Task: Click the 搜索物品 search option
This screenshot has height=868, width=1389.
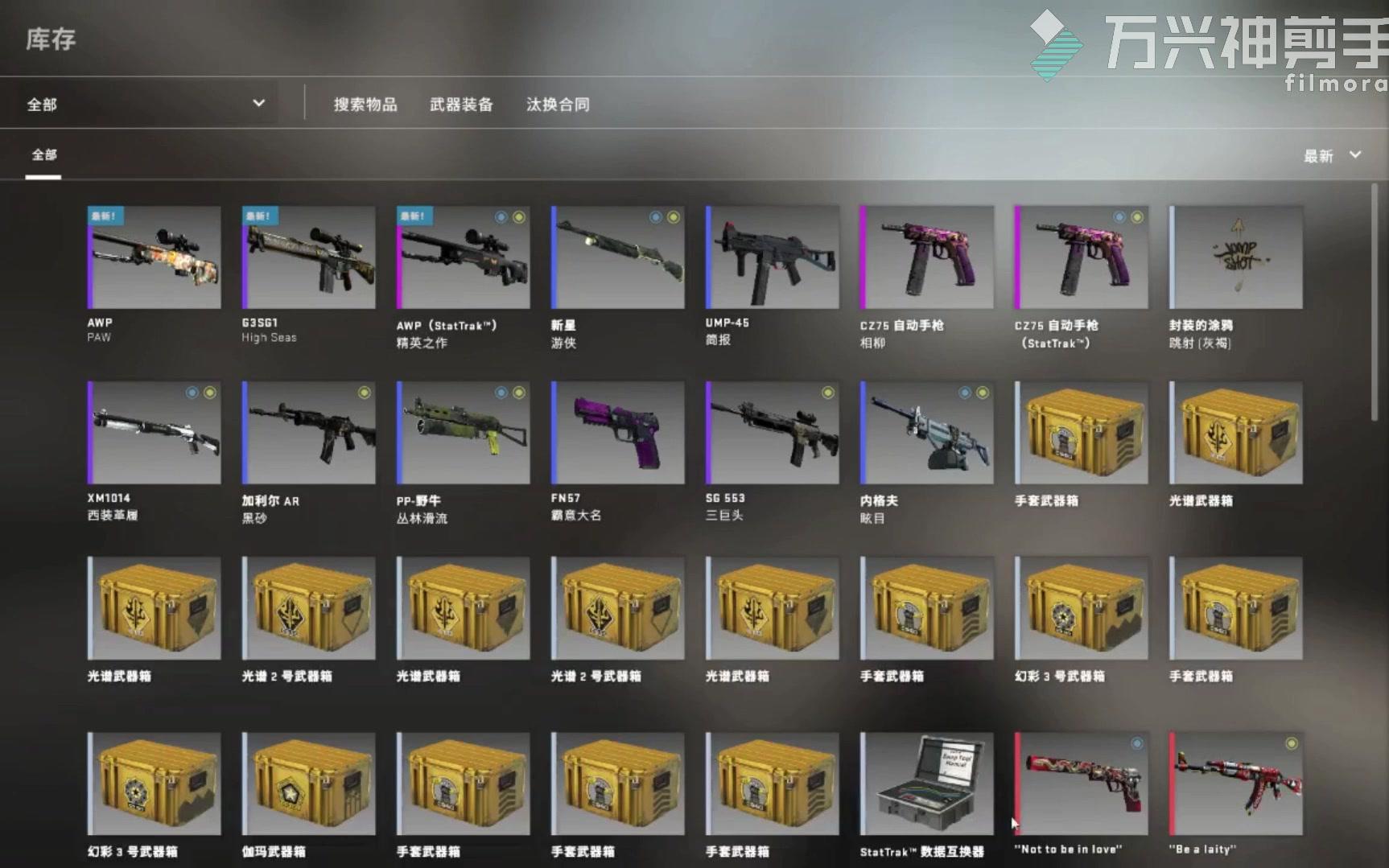Action: 365,104
